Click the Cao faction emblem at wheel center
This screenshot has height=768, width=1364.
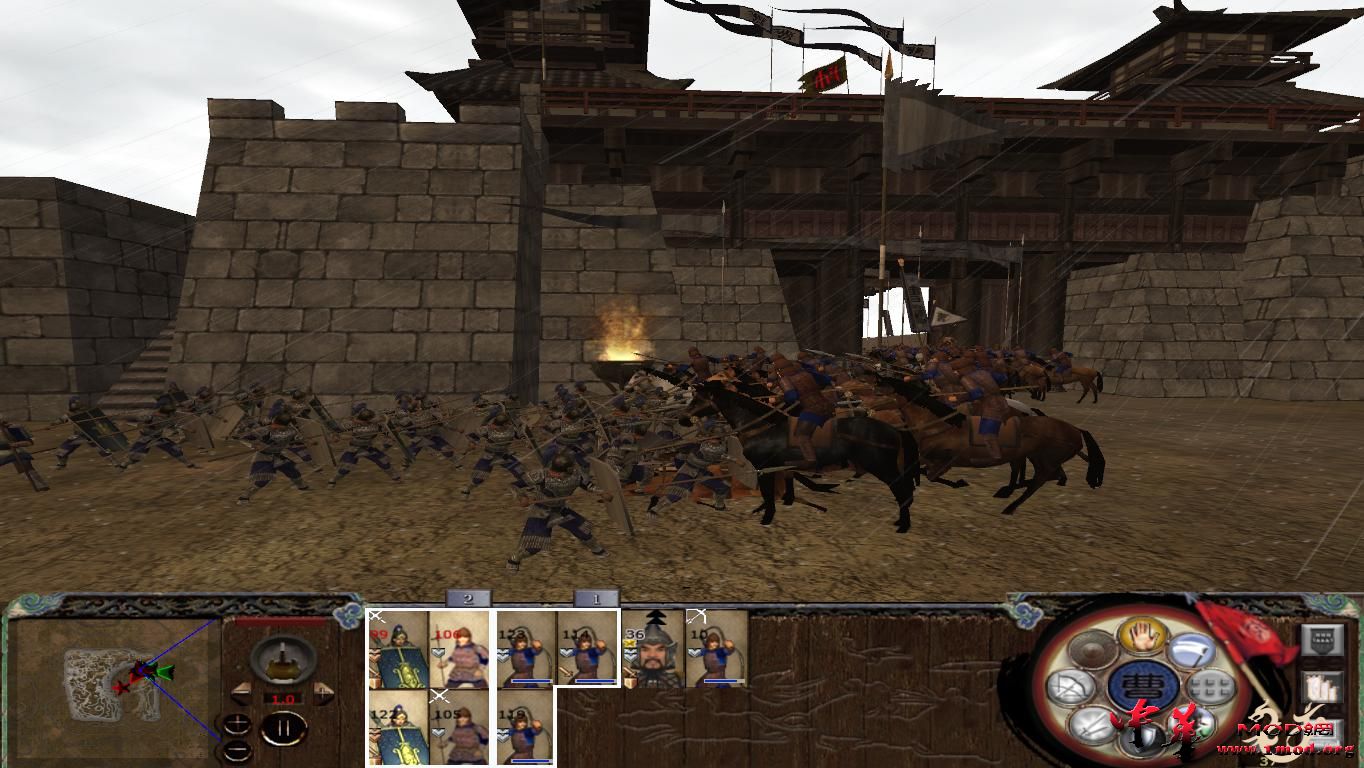click(x=1145, y=684)
